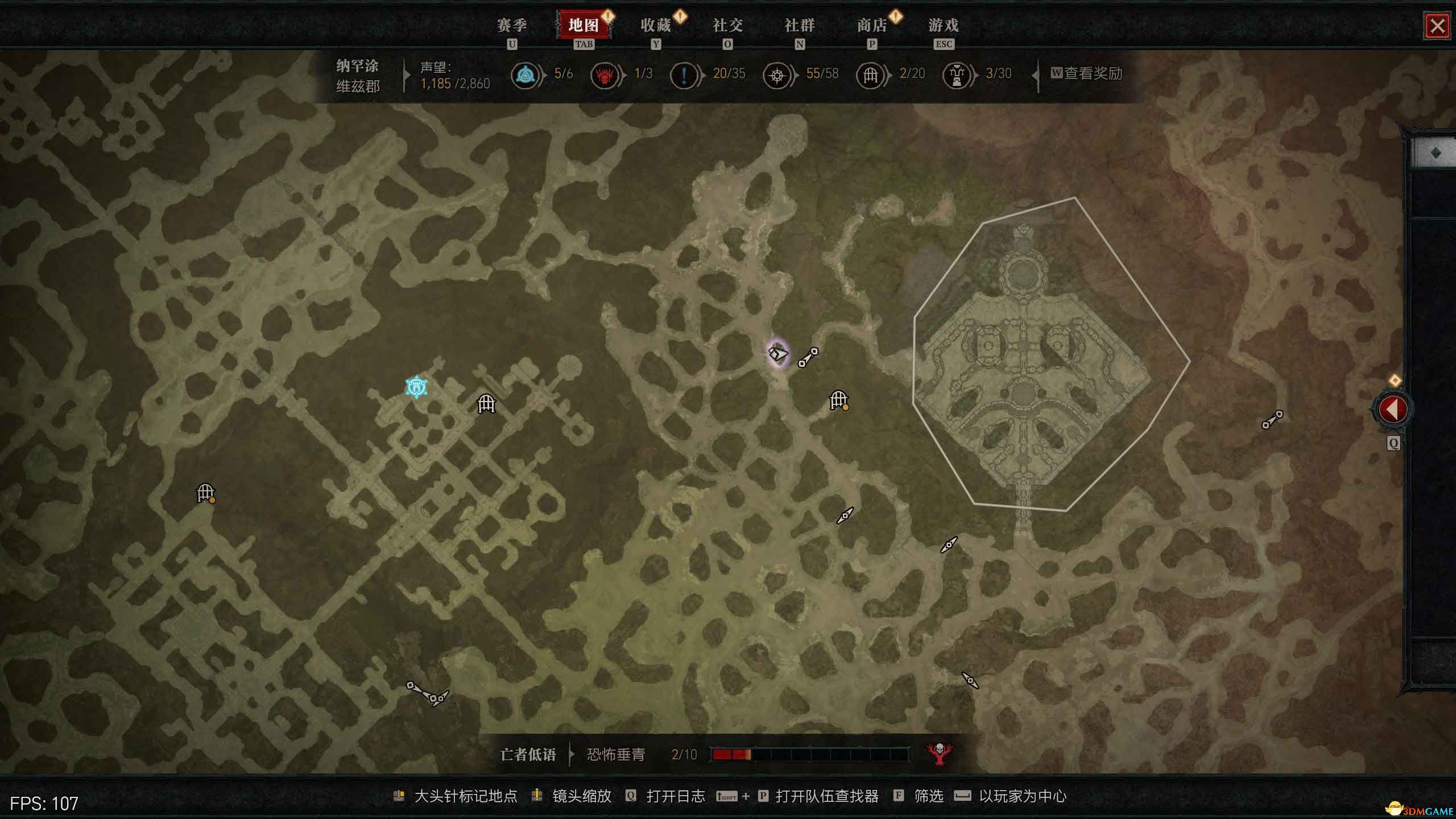Click the areas discovered icon showing 55/58
This screenshot has width=1456, height=819.
coord(777,74)
